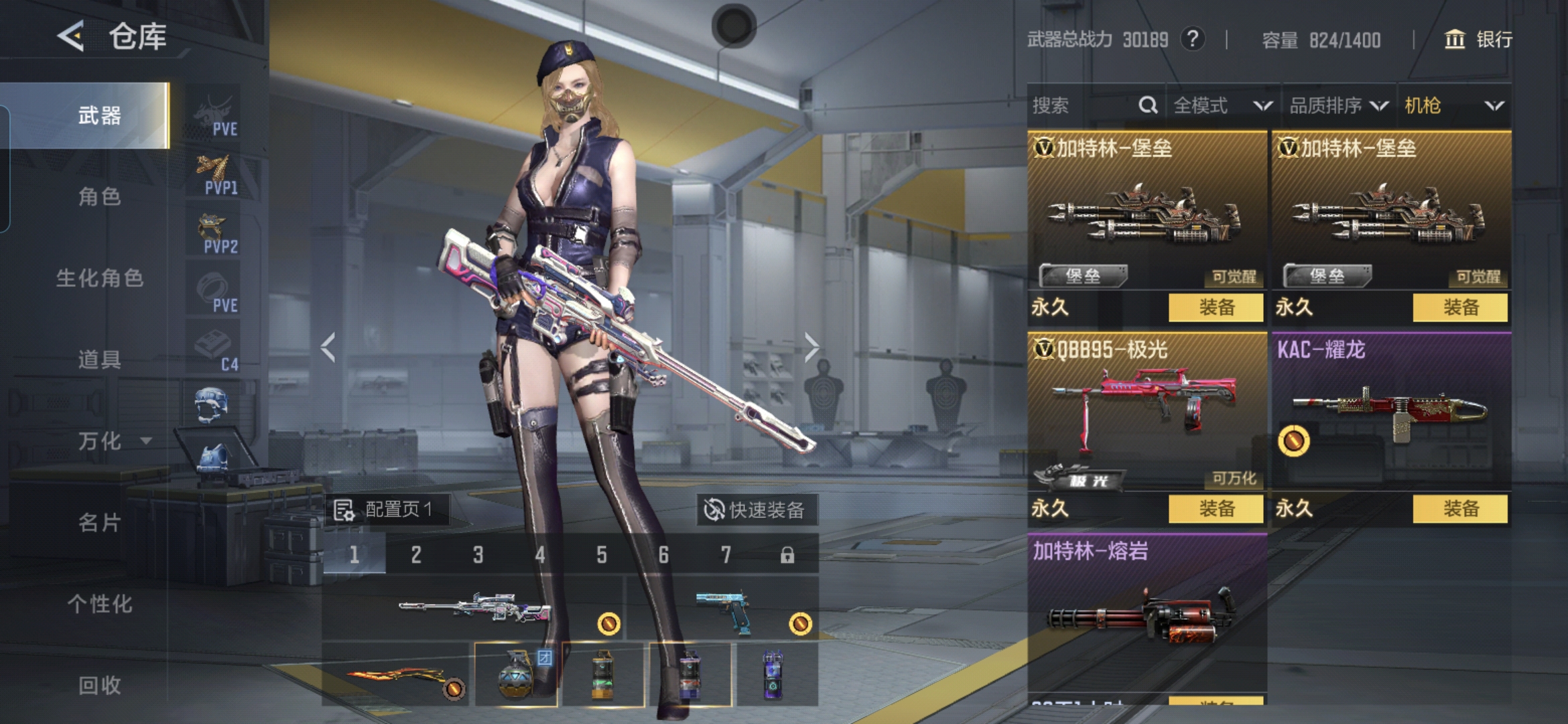Image resolution: width=1568 pixels, height=724 pixels.
Task: Select the PVP1 loadout preset icon
Action: (215, 175)
